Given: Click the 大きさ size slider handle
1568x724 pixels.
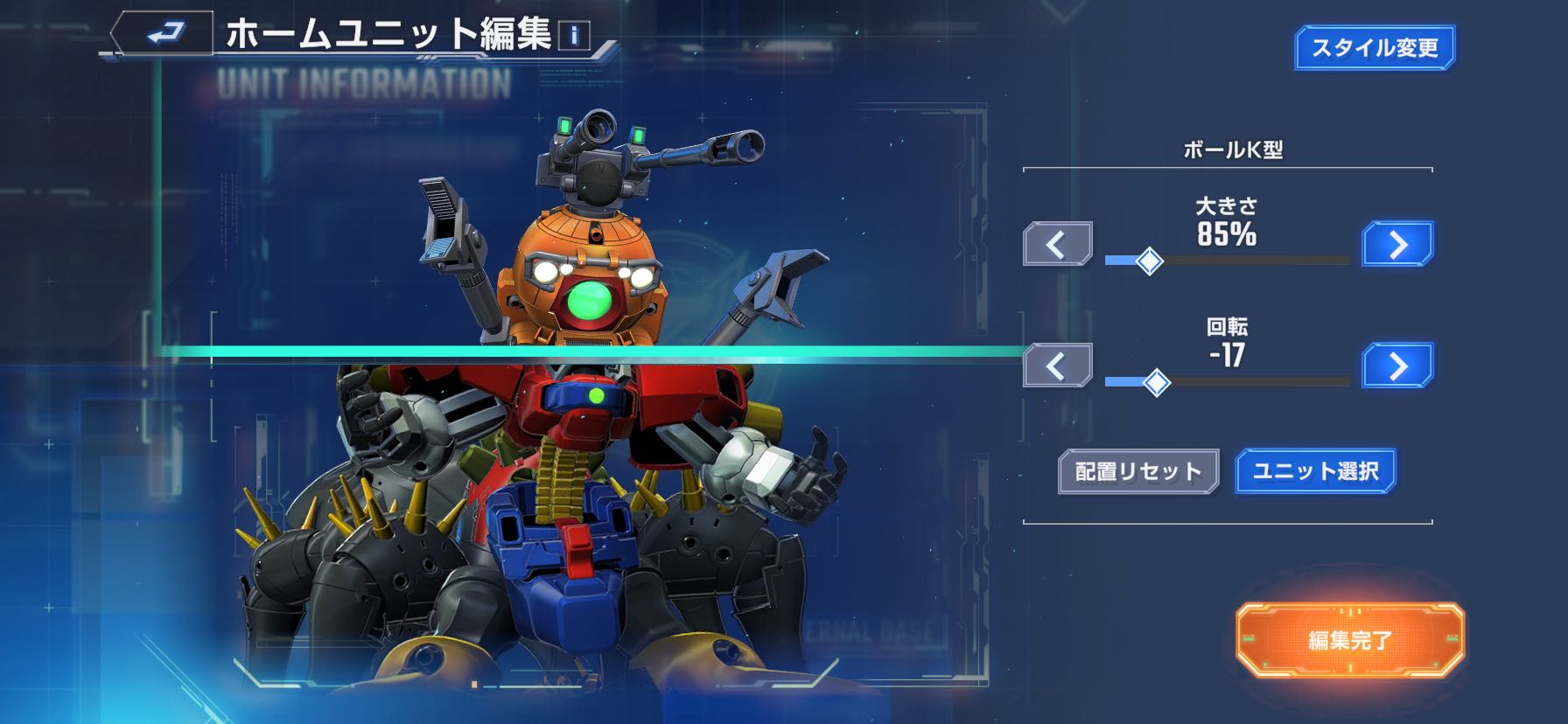Looking at the screenshot, I should (1149, 261).
